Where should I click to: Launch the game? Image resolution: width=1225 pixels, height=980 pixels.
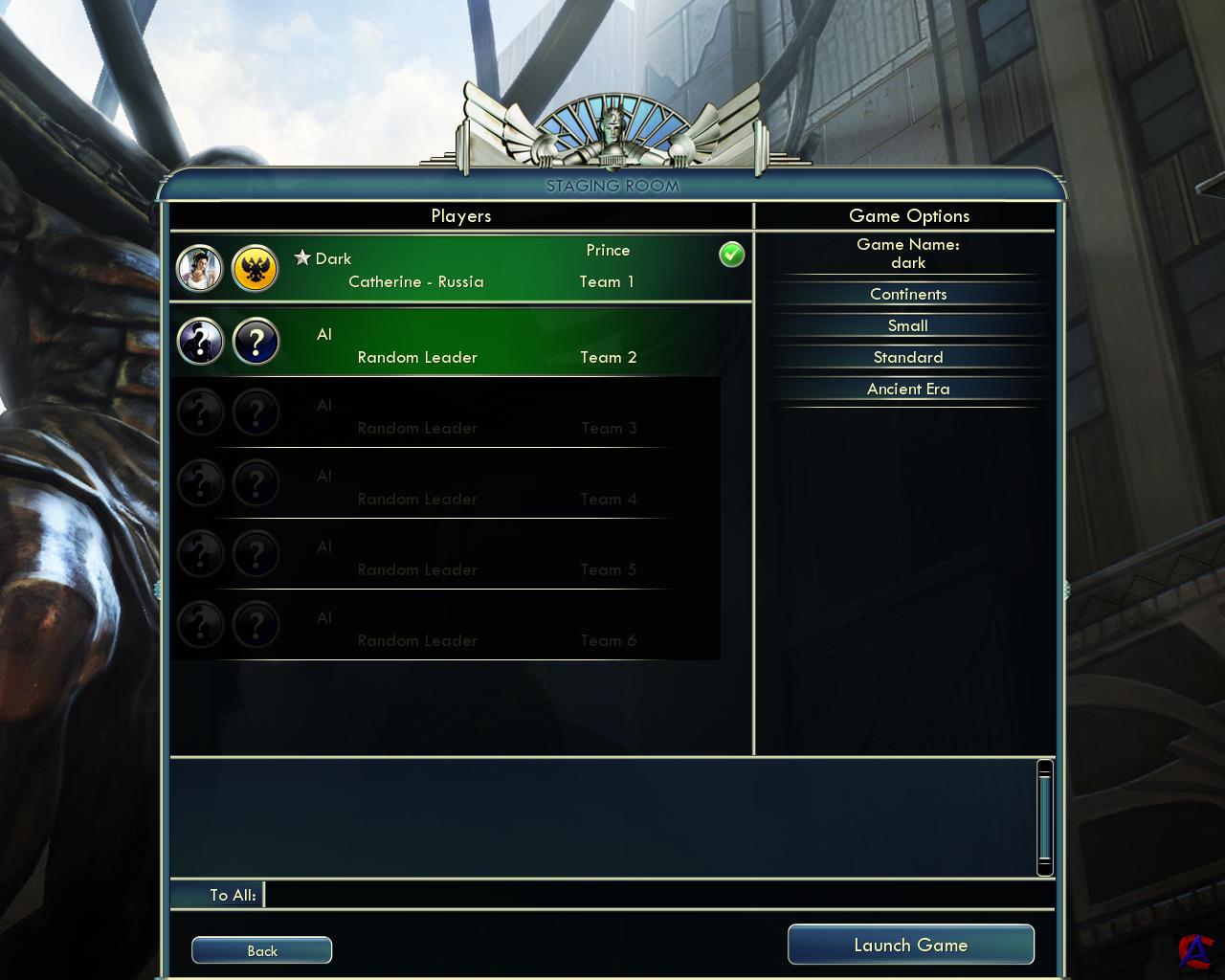click(x=910, y=946)
